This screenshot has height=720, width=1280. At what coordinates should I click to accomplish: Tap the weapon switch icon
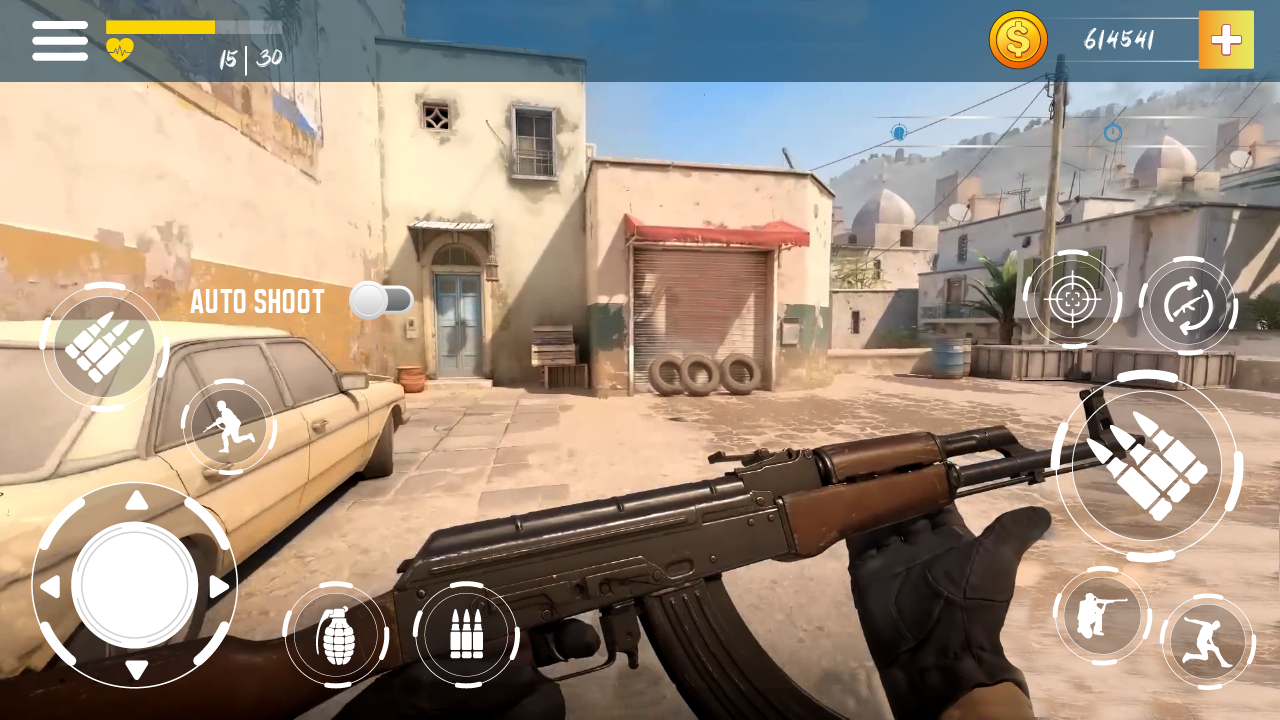[1189, 303]
